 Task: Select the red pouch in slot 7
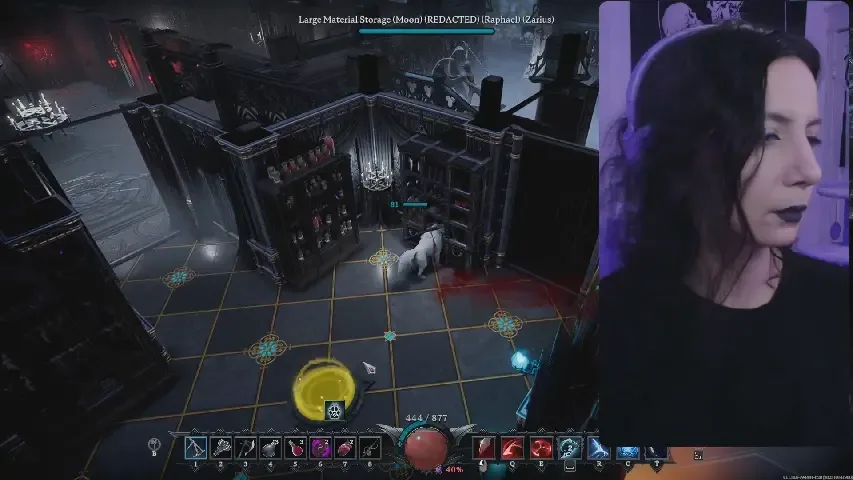345,448
